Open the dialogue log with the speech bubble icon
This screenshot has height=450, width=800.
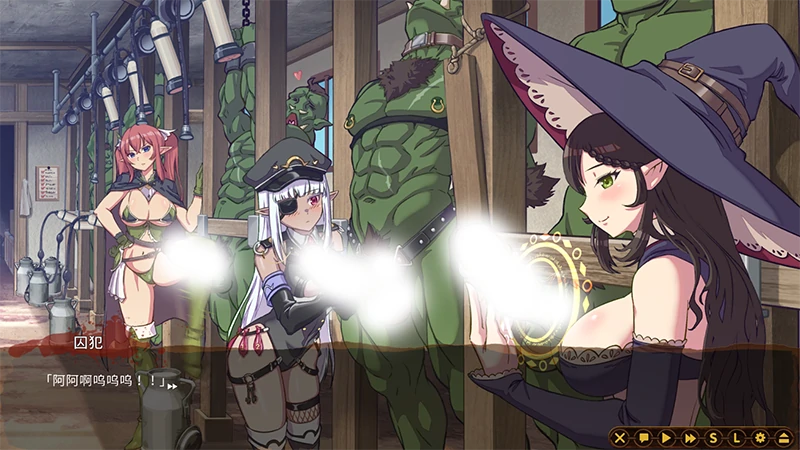point(643,437)
